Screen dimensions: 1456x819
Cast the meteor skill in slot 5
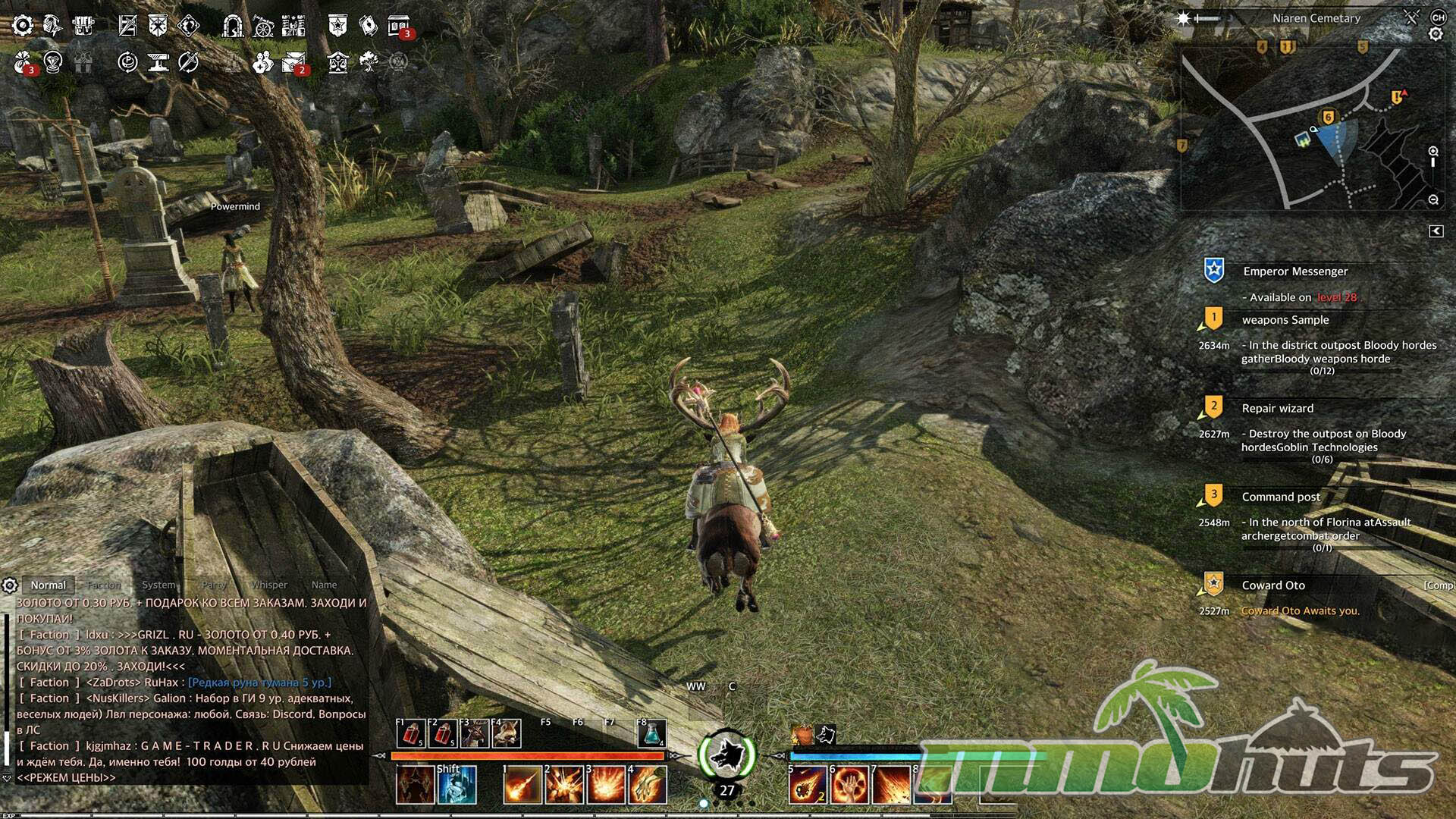coord(807,785)
